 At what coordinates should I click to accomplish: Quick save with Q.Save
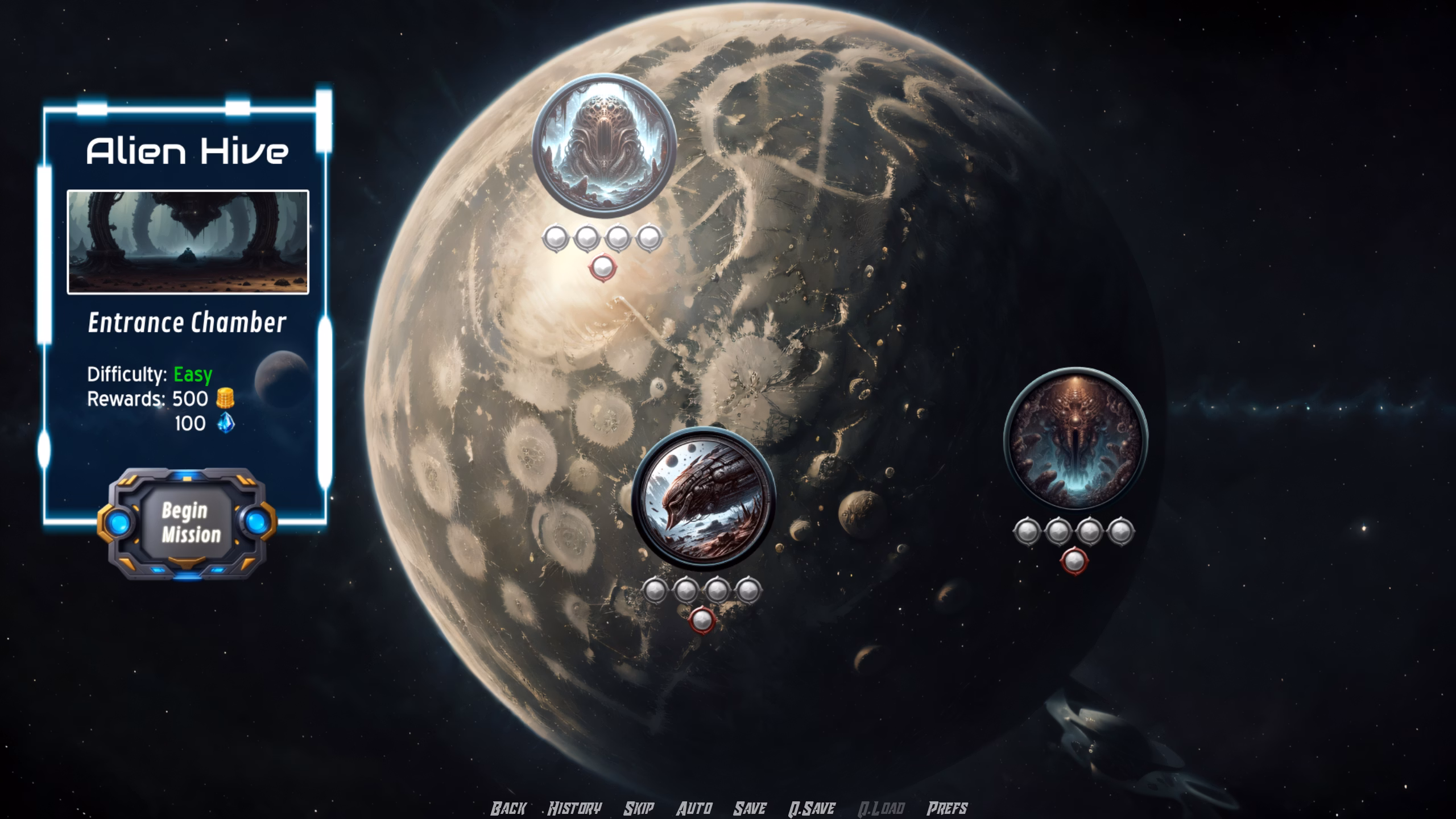tap(812, 808)
